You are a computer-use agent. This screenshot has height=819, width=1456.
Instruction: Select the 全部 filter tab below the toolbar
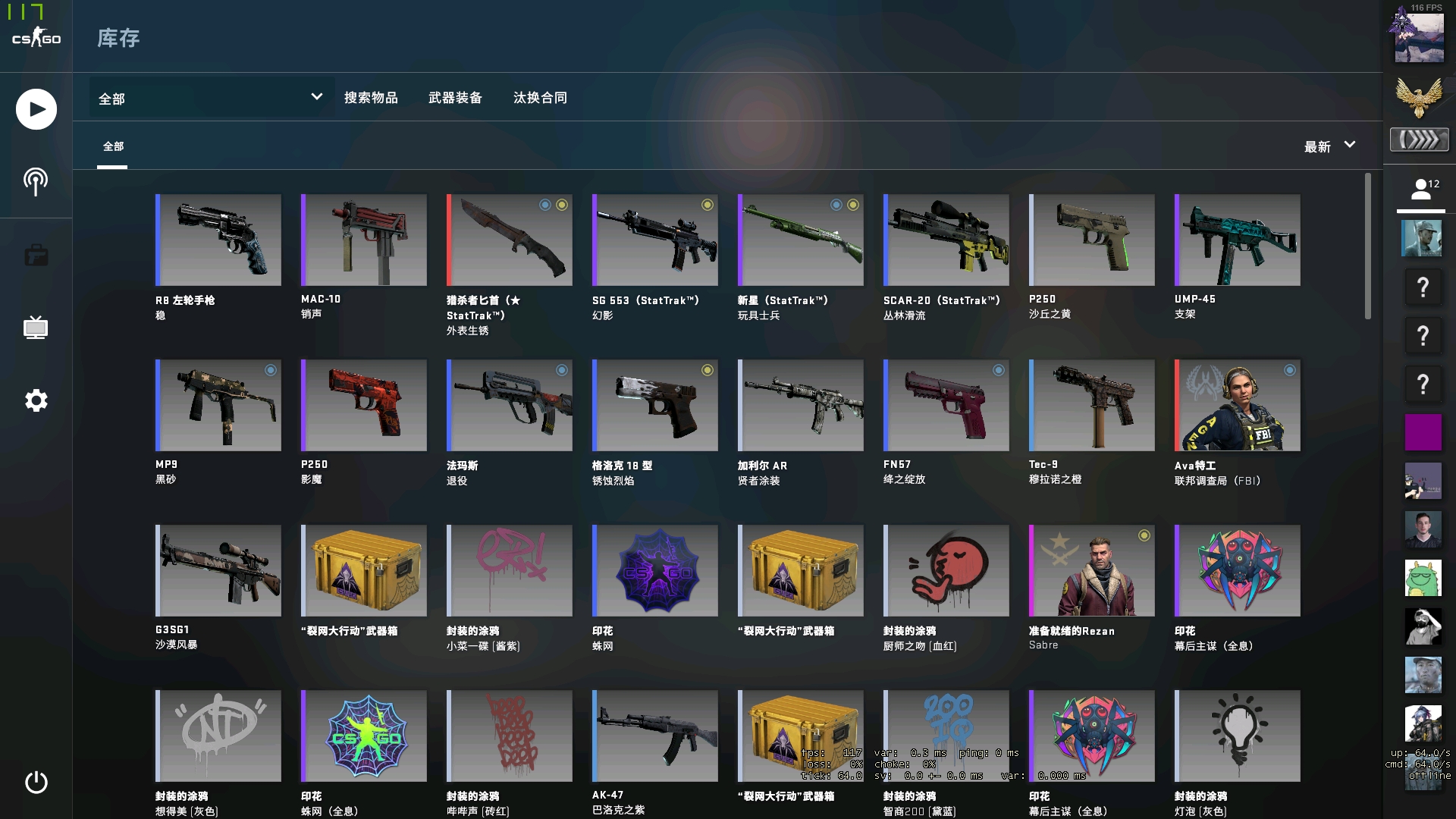[114, 146]
